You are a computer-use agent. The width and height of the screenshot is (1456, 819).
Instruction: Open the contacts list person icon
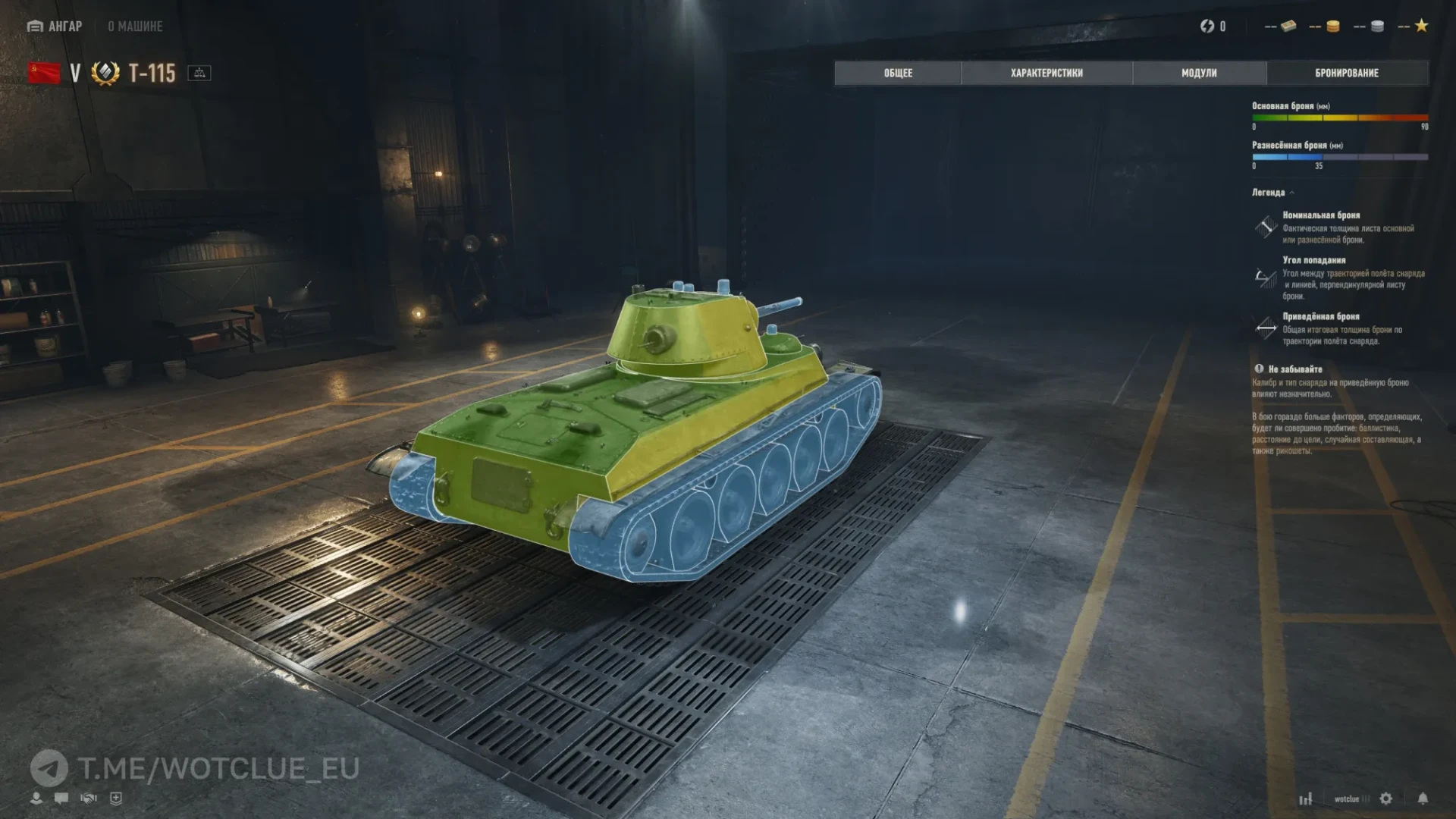point(36,798)
